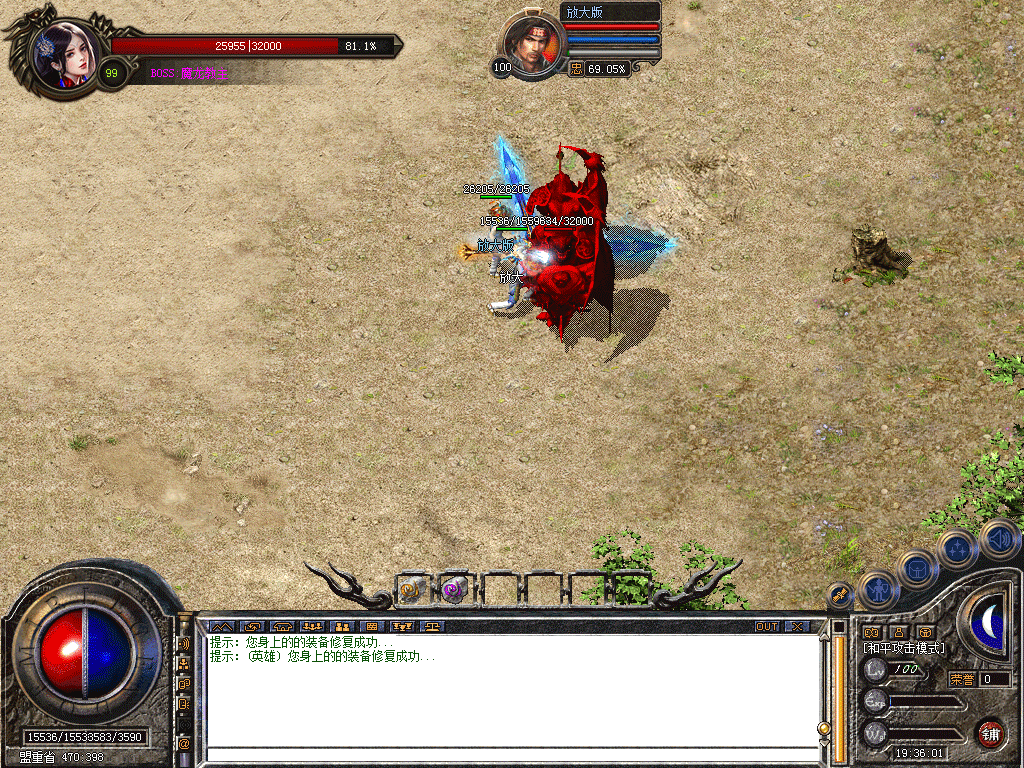
Task: Click the mountain-shaped icon on chat toolbar
Action: 219,627
